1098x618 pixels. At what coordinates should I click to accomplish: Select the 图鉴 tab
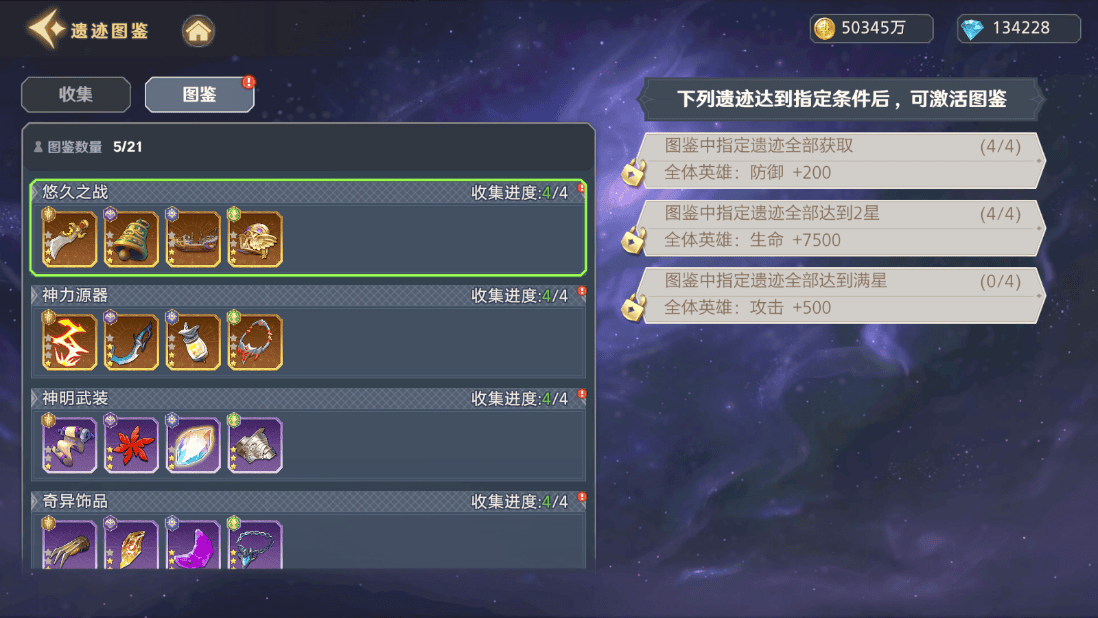[199, 95]
